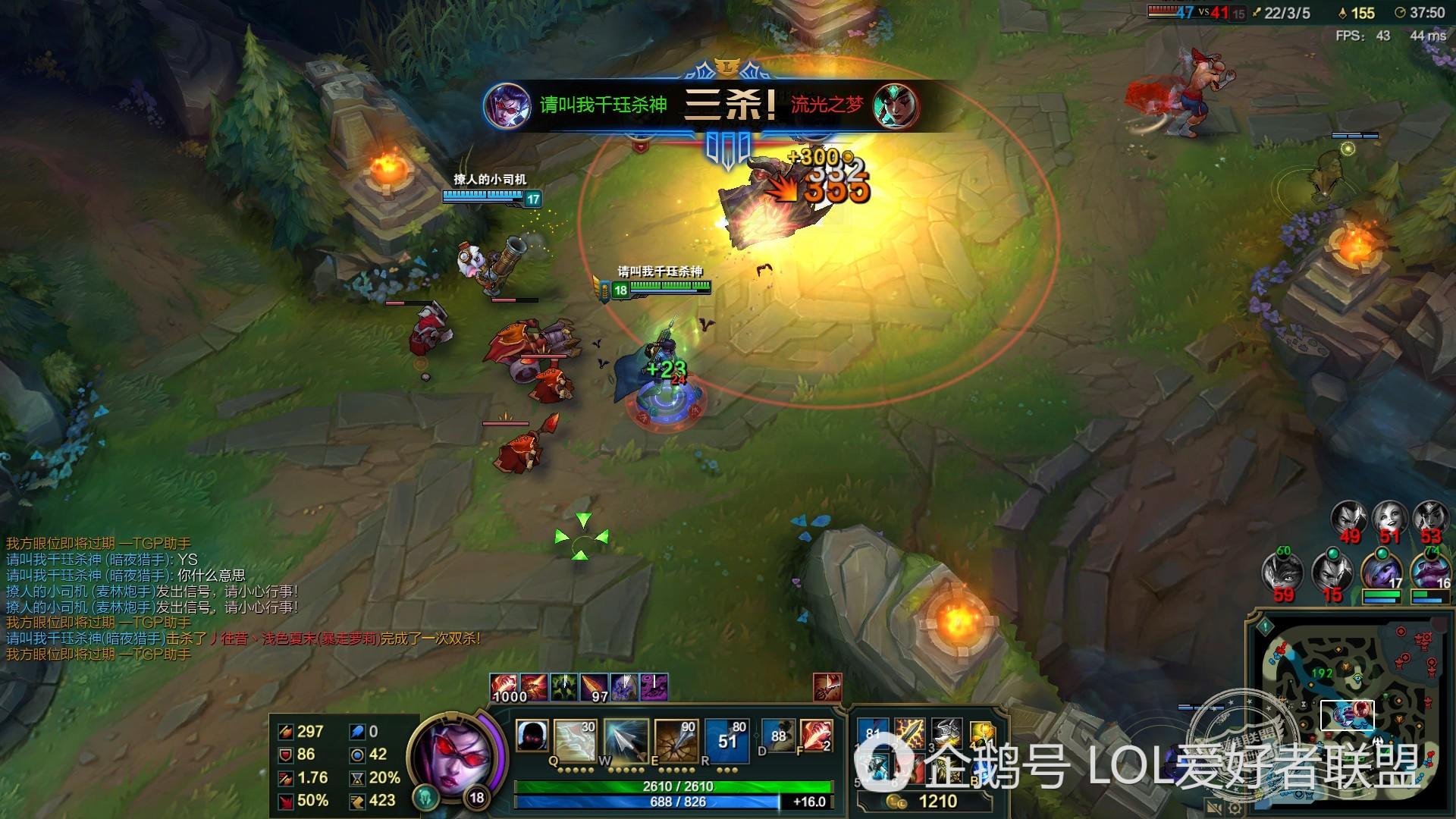Open the shop via the 1210 gold button
Viewport: 1456px width, 819px height.
coord(925,802)
